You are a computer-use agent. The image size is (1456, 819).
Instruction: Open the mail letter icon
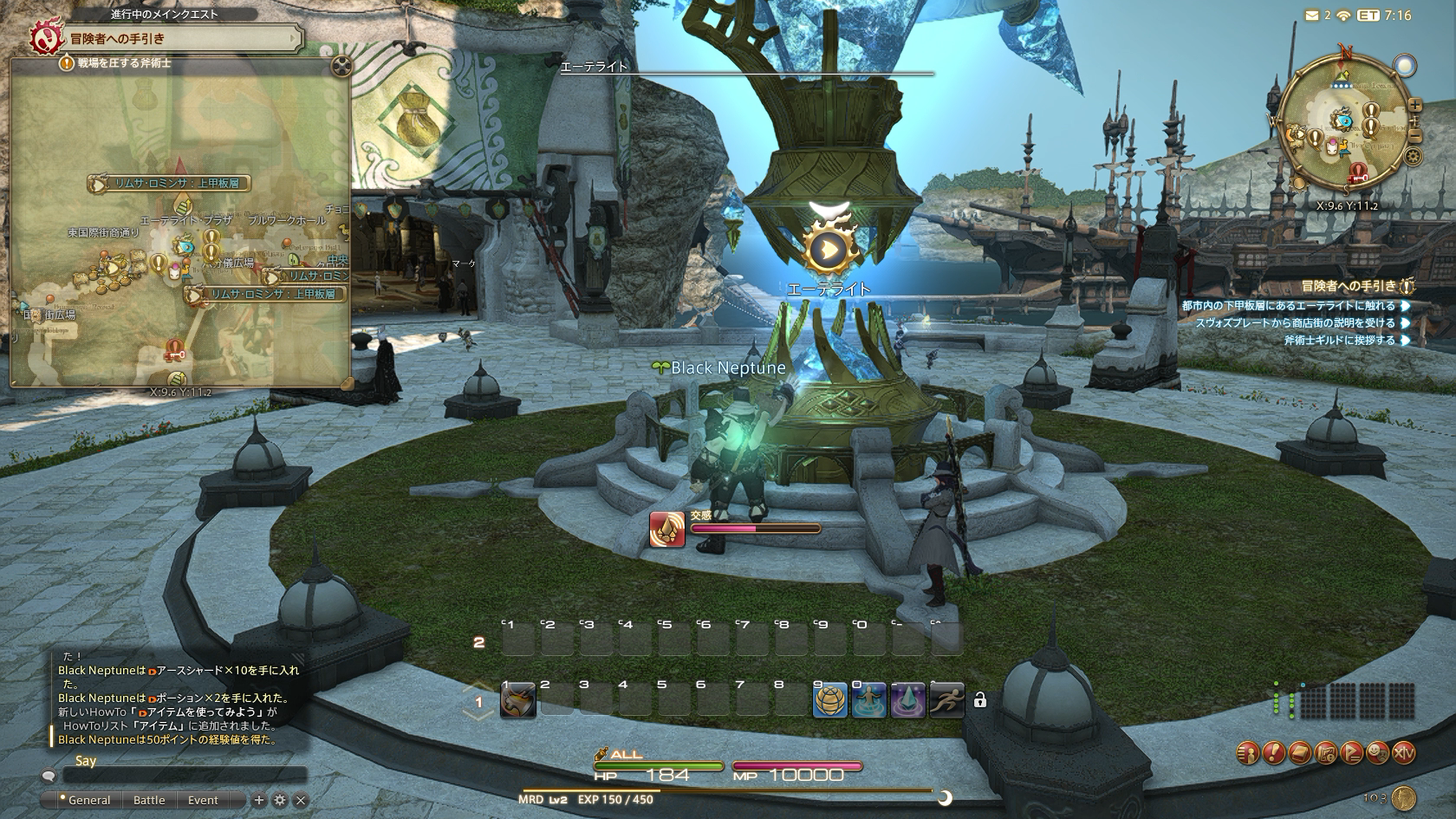1310,15
